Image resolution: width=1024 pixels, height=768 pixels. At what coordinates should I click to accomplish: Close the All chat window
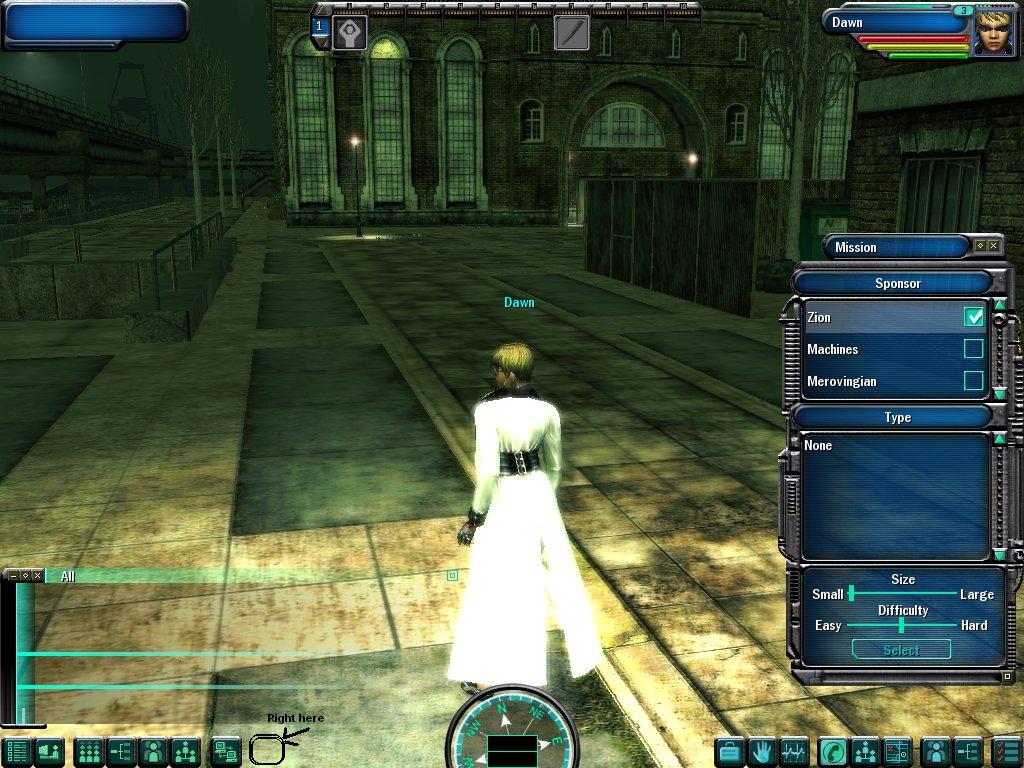tap(37, 575)
